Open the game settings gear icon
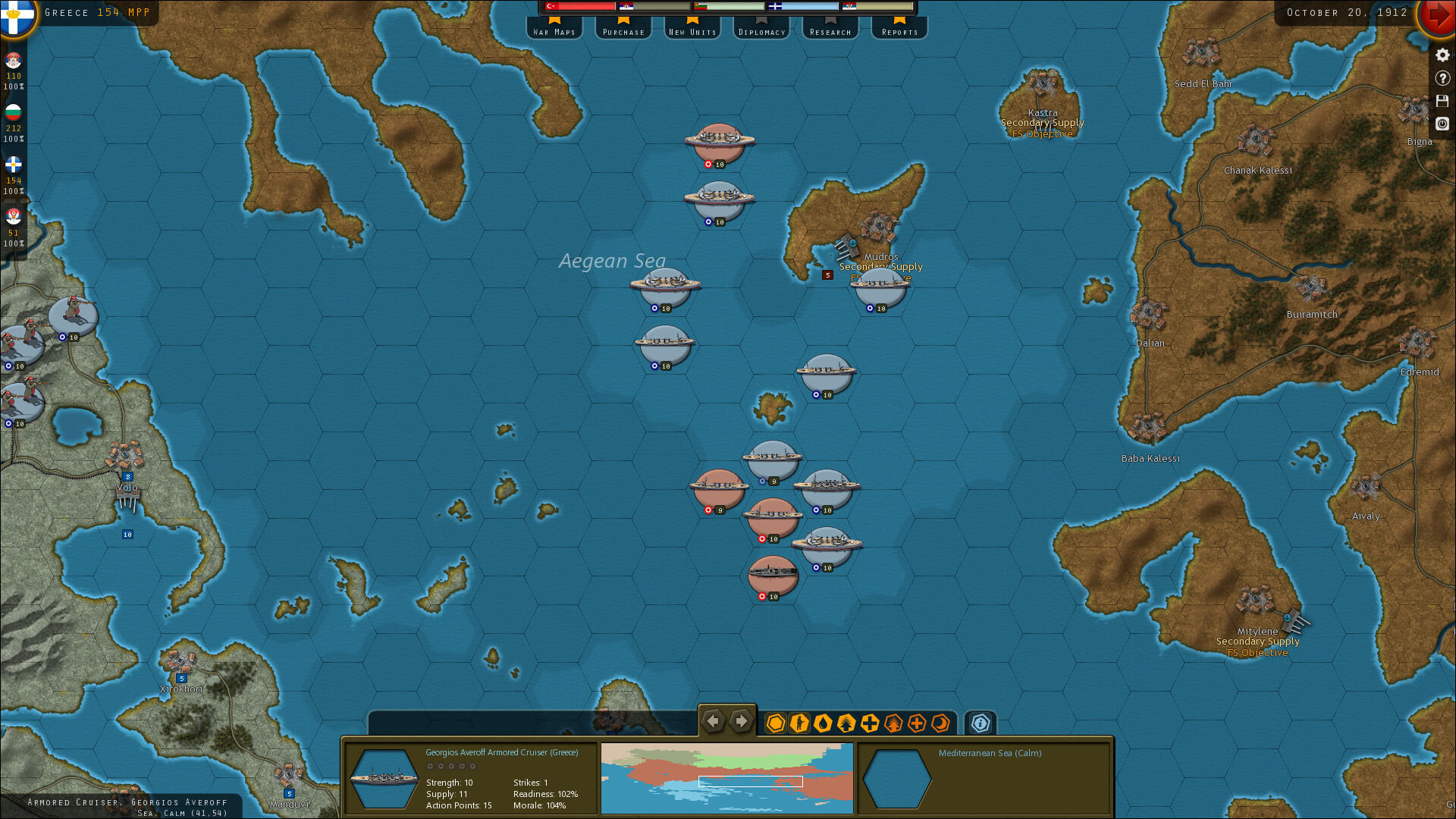The width and height of the screenshot is (1456, 819). (1442, 55)
